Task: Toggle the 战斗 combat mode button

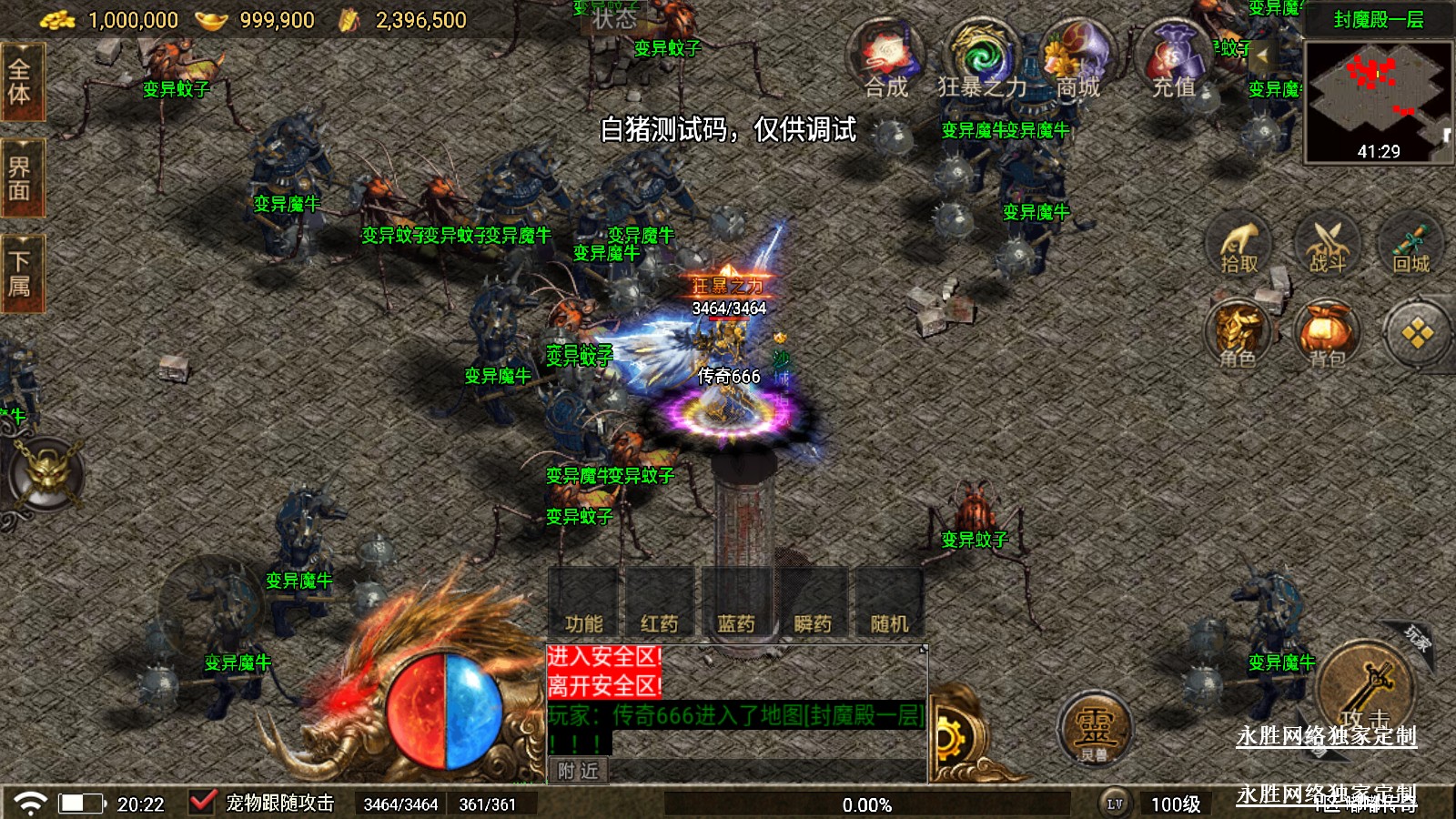Action: pos(1327,246)
